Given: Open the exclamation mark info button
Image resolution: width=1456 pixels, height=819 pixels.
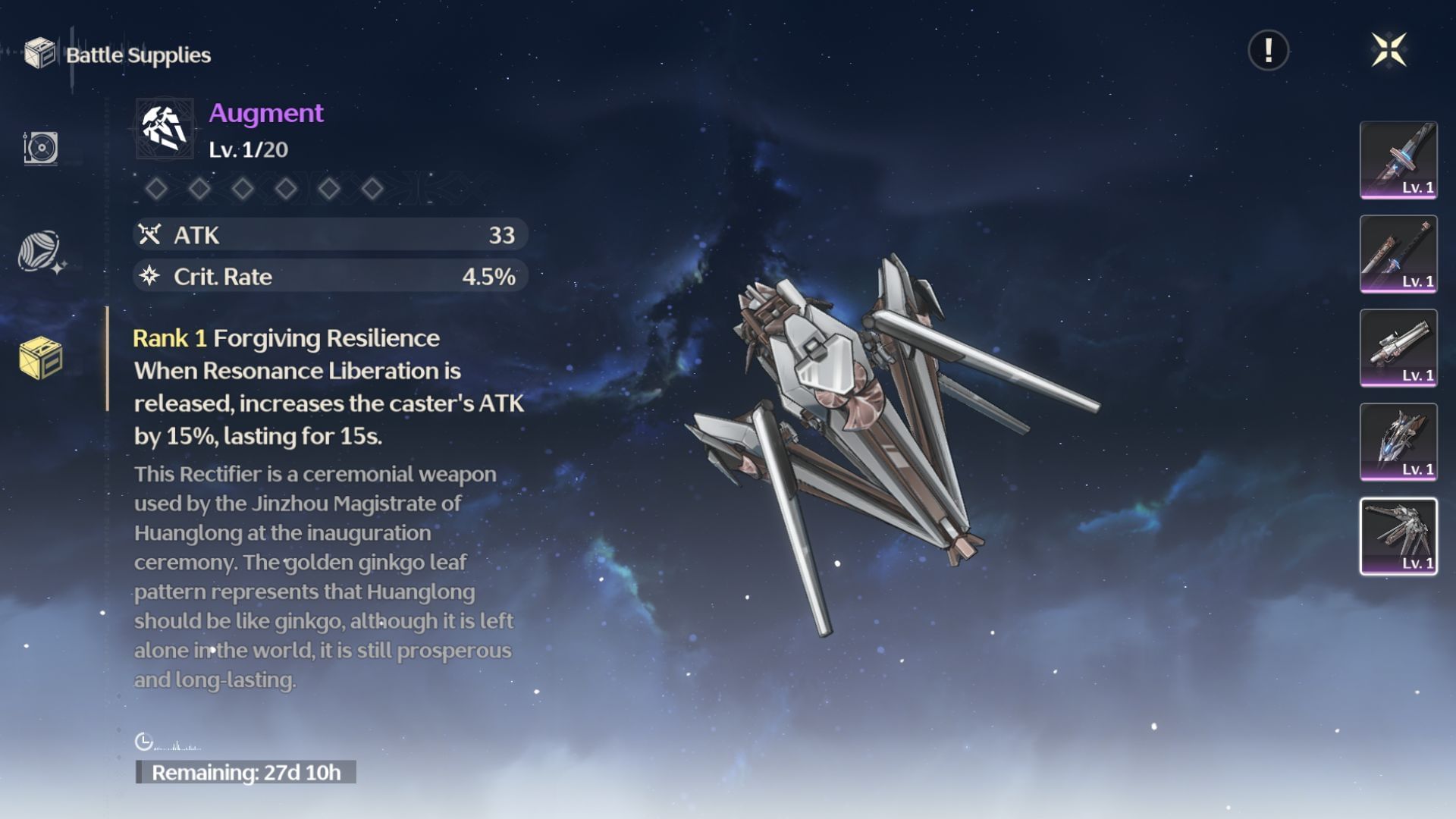Looking at the screenshot, I should (1268, 51).
